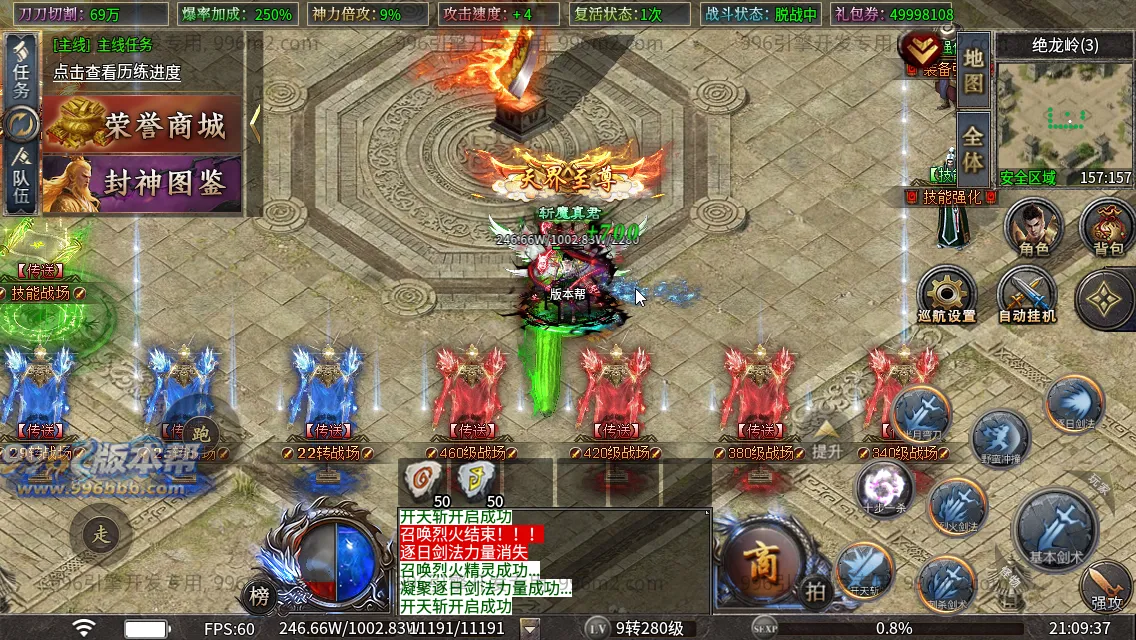
Task: Use the 基本剑术 basic sword skill
Action: coord(1056,529)
